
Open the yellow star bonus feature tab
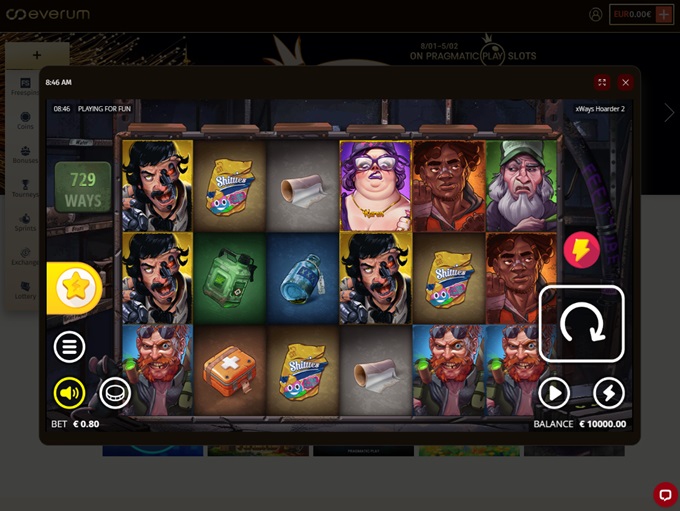pos(73,288)
